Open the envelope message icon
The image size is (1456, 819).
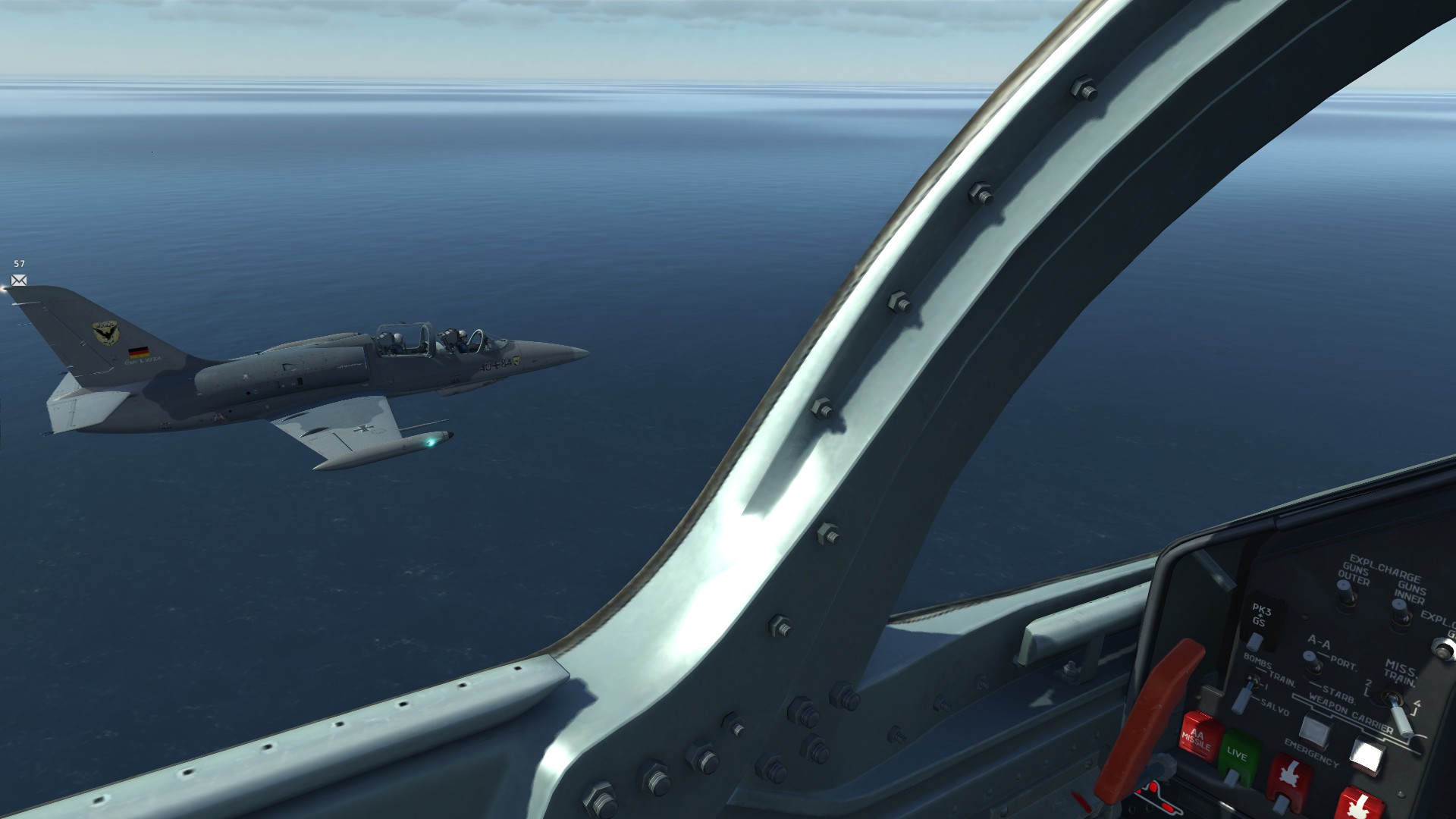[19, 281]
